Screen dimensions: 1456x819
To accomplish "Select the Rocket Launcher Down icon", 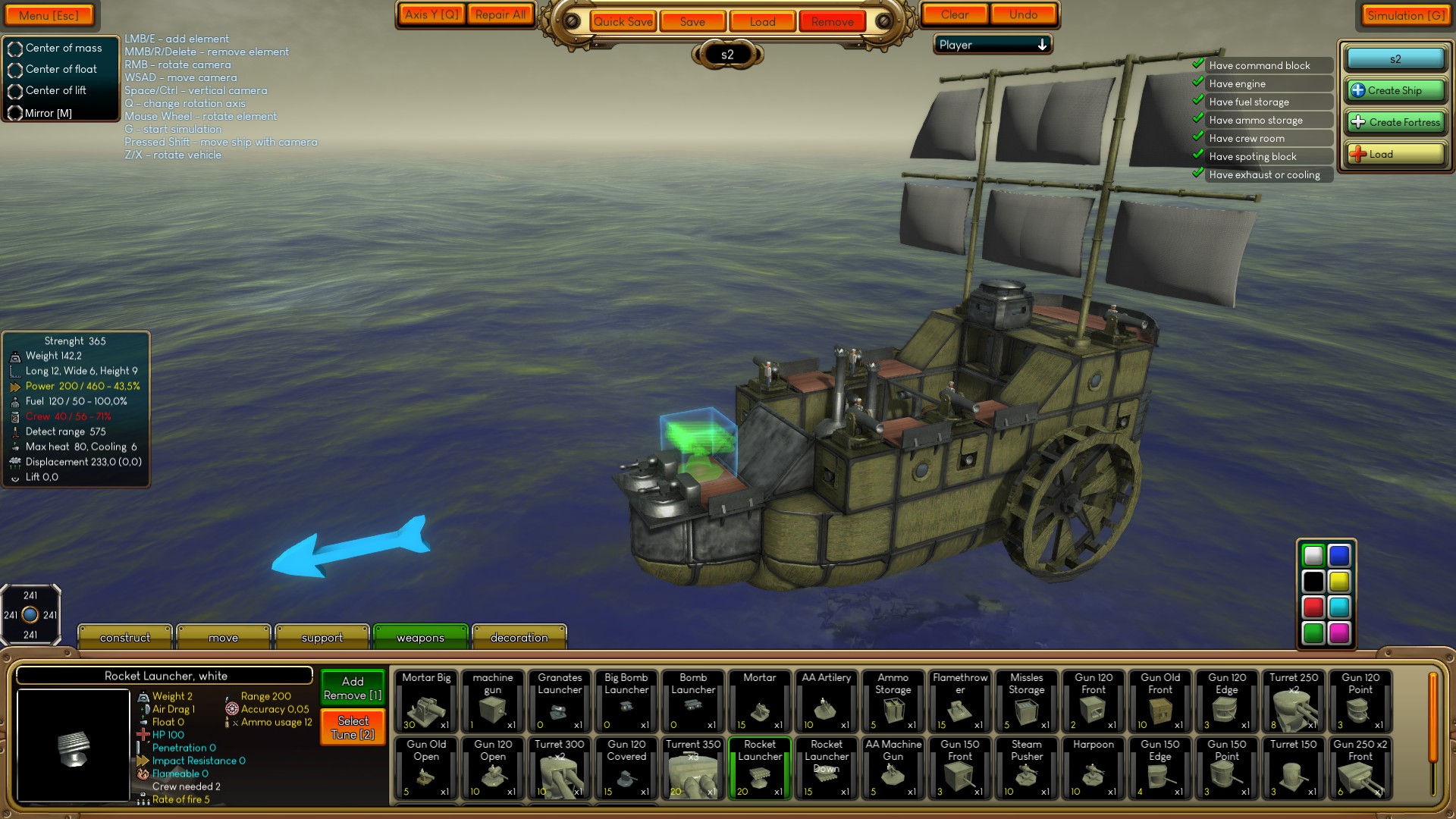I will (826, 768).
